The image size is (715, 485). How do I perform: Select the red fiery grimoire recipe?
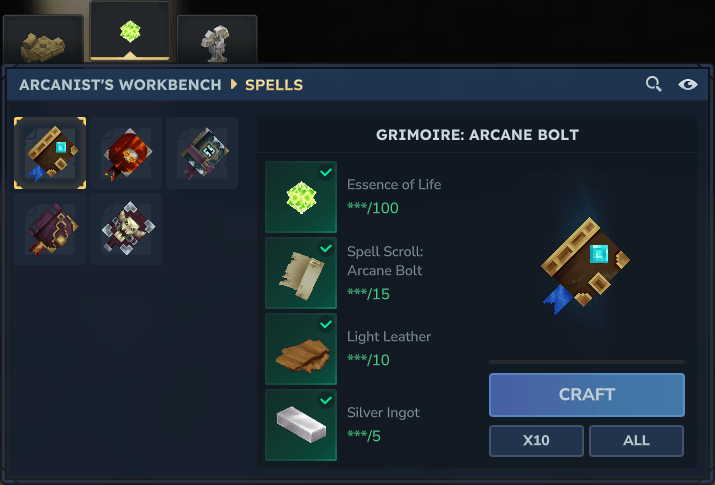126,153
